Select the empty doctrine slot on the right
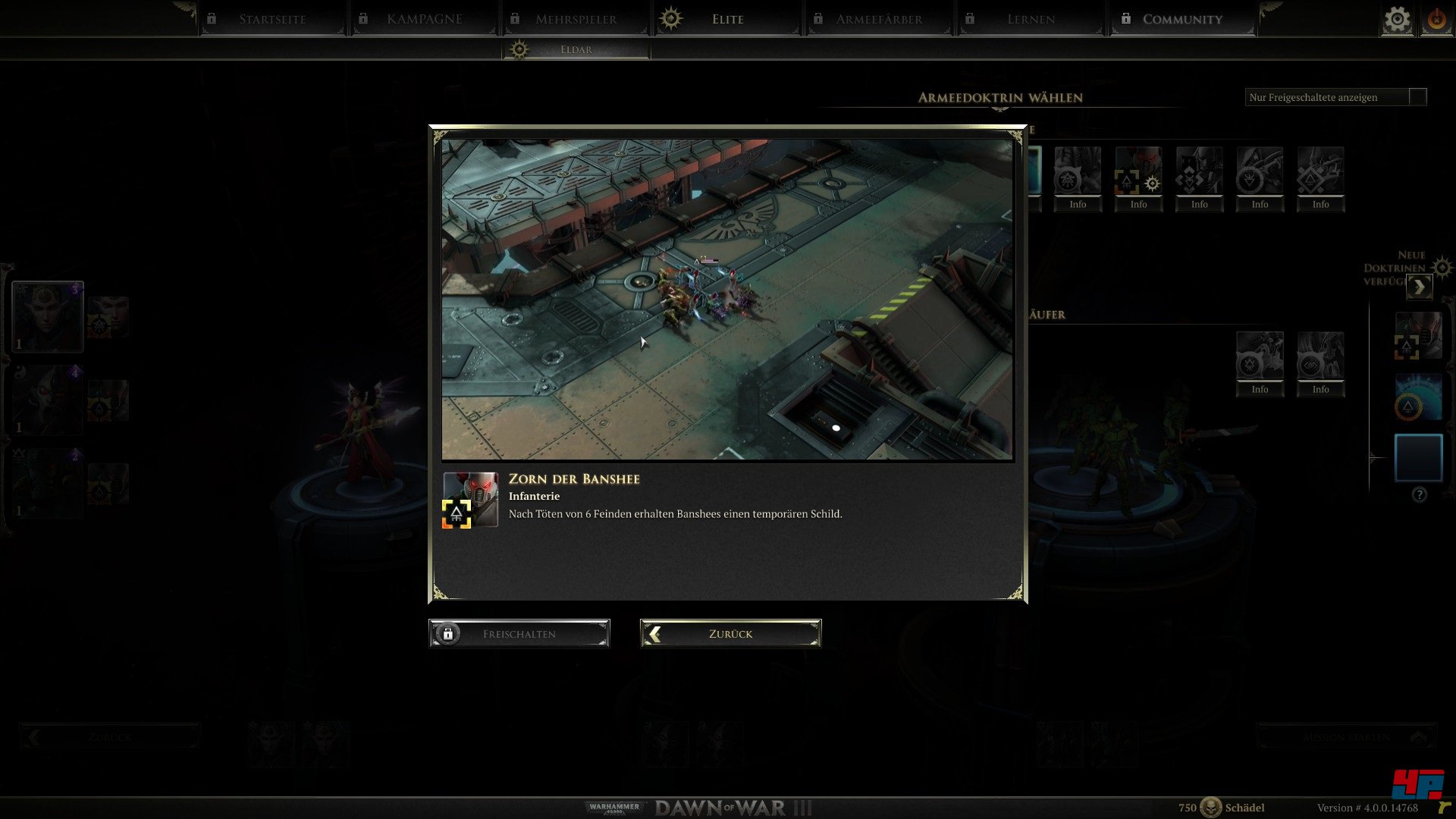Viewport: 1456px width, 819px height. tap(1418, 457)
